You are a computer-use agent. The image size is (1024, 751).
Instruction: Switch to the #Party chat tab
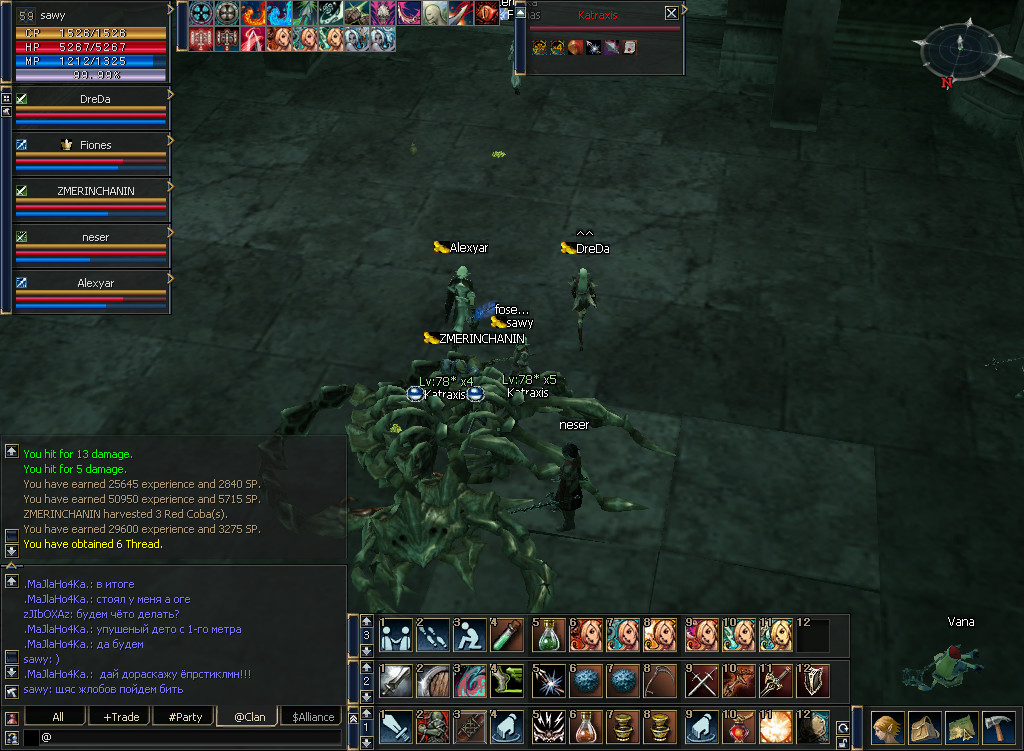185,717
